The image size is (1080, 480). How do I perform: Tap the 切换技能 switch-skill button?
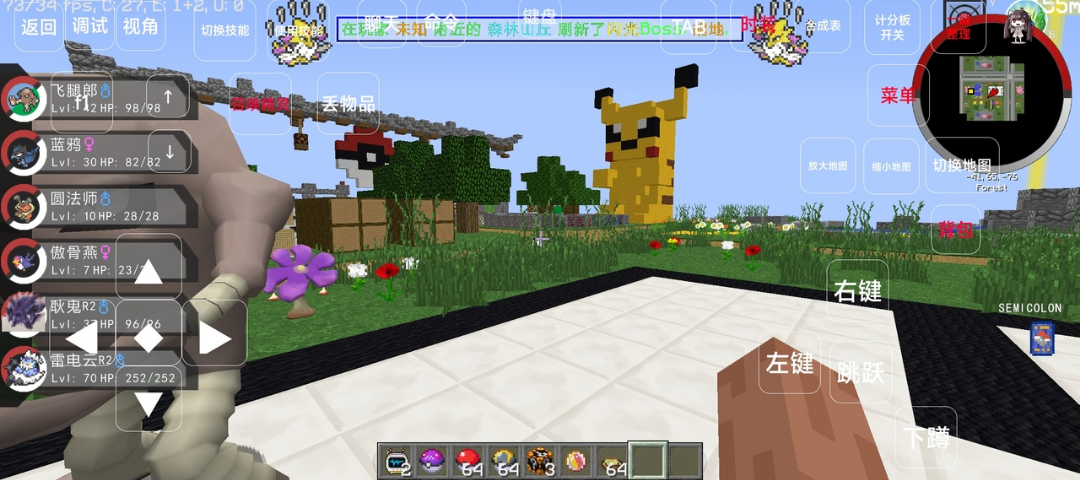(225, 30)
